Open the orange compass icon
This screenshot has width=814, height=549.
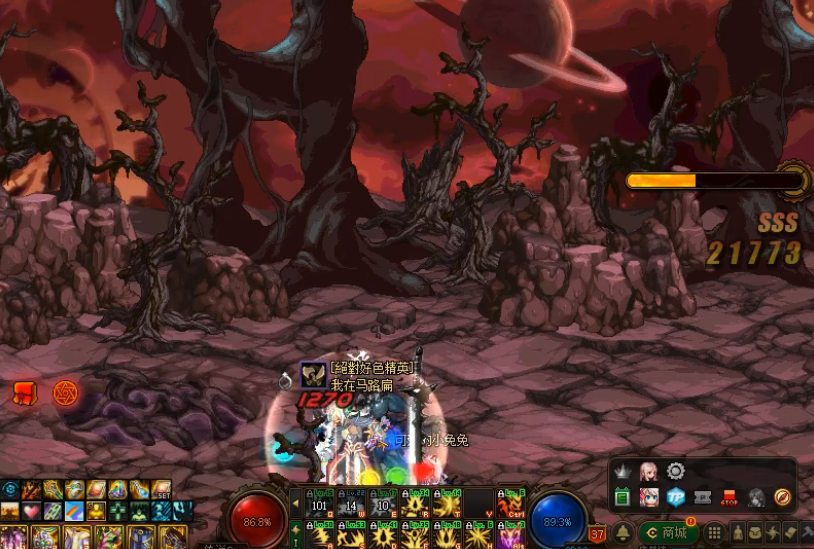click(783, 497)
